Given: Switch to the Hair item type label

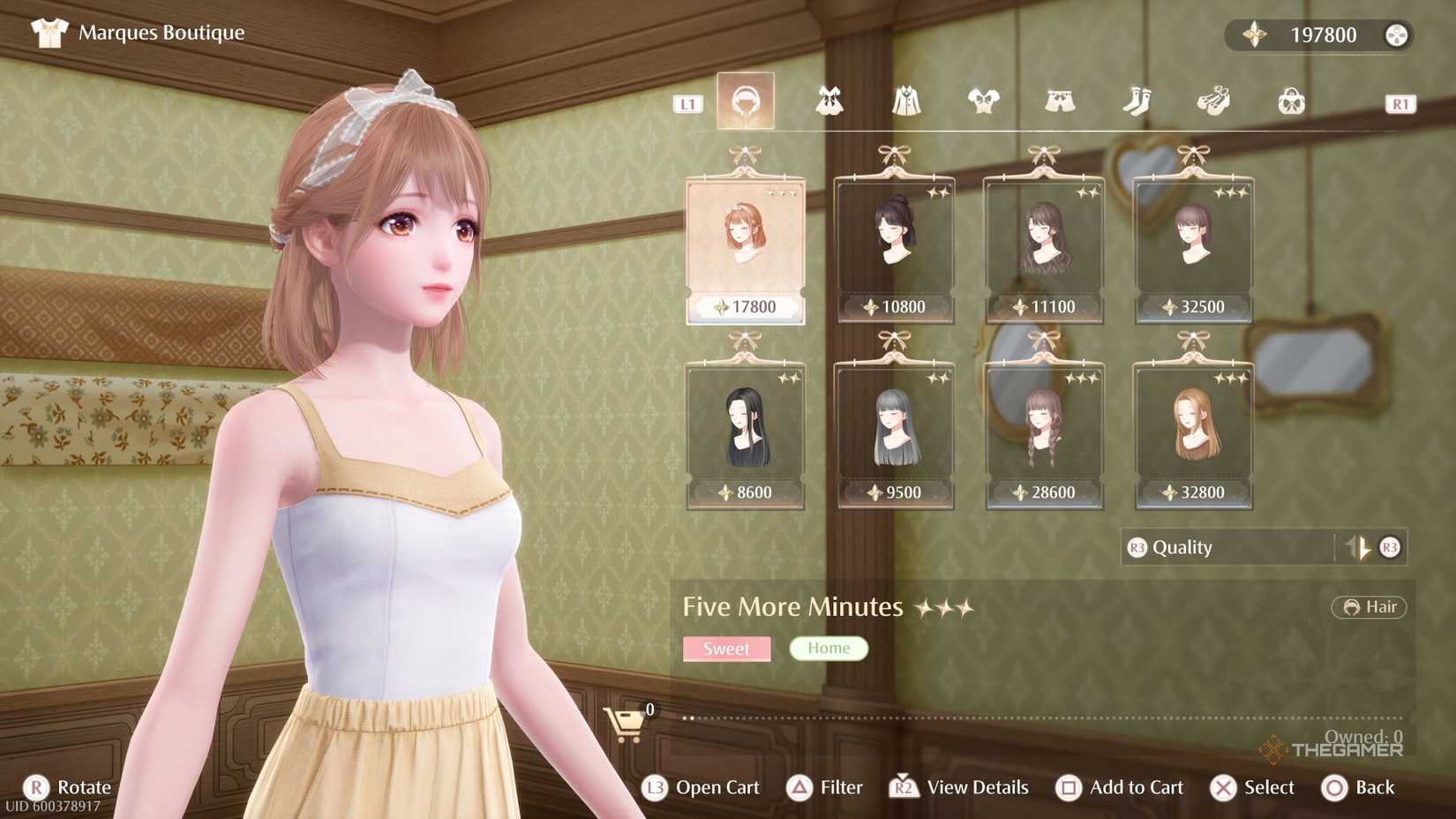Looking at the screenshot, I should [x=1368, y=607].
